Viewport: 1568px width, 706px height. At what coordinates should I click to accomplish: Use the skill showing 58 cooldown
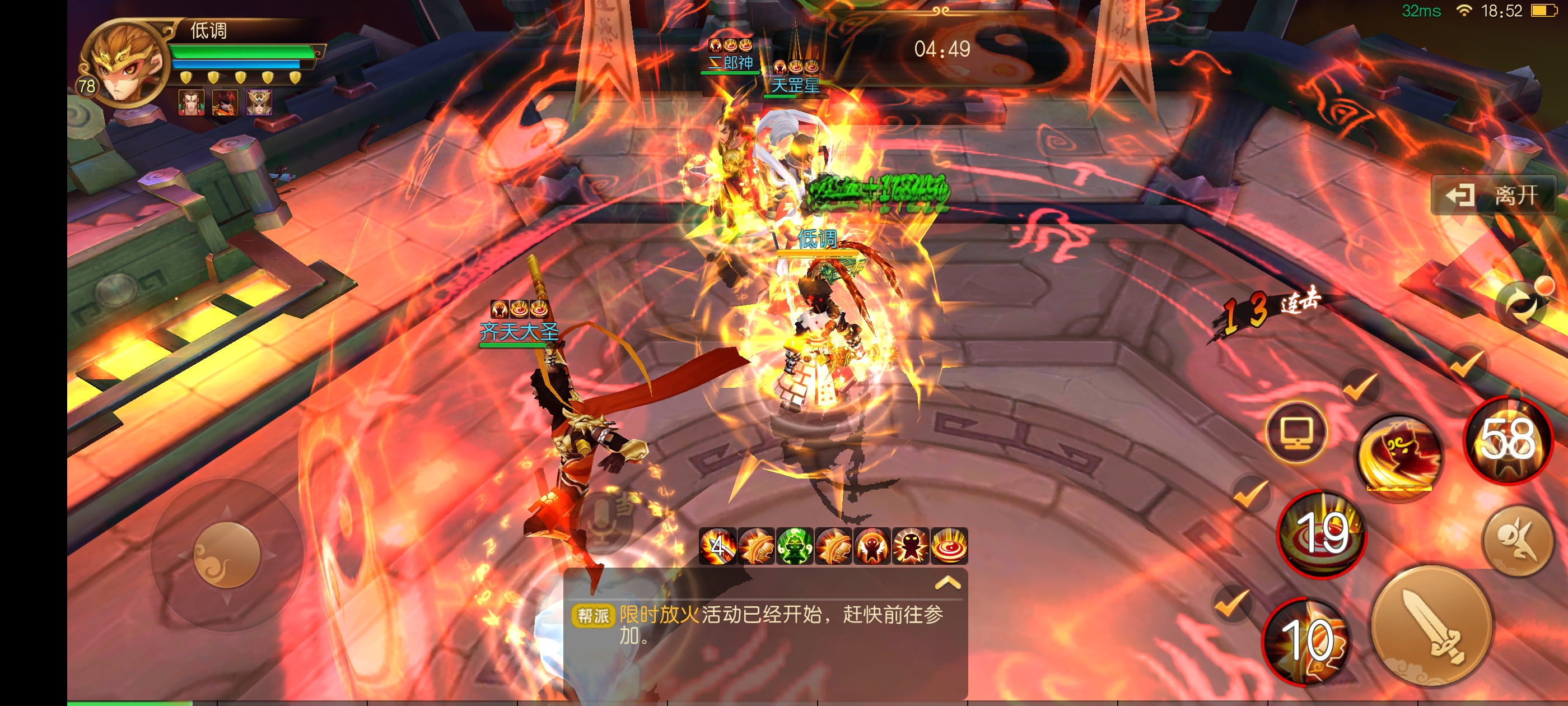[1507, 440]
